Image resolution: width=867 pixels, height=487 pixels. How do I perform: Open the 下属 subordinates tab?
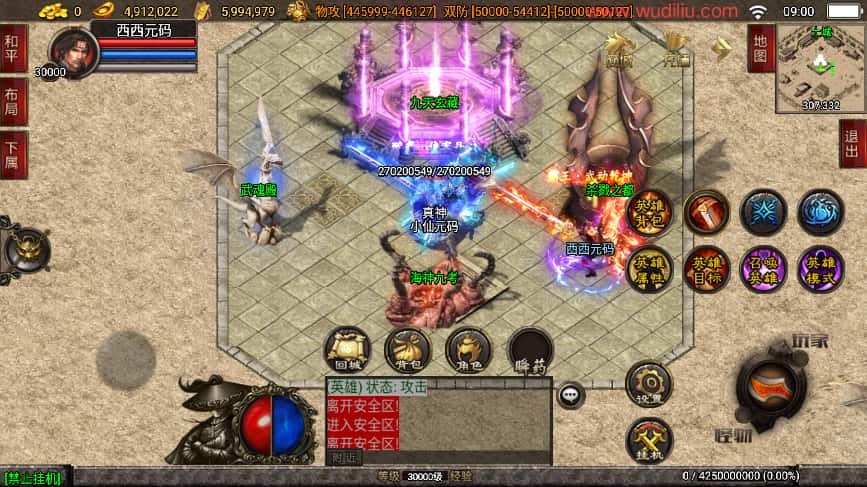tap(13, 154)
